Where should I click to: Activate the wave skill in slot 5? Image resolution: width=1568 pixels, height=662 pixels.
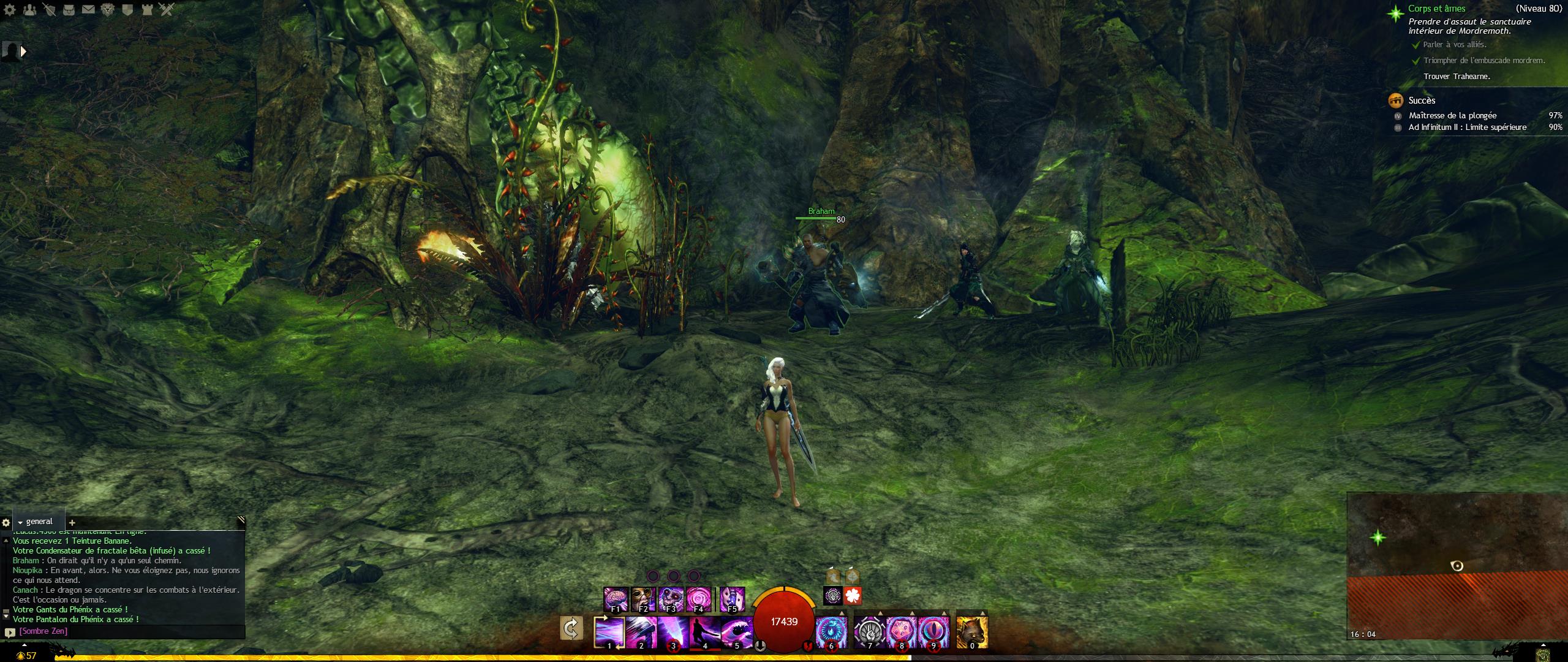coord(737,632)
